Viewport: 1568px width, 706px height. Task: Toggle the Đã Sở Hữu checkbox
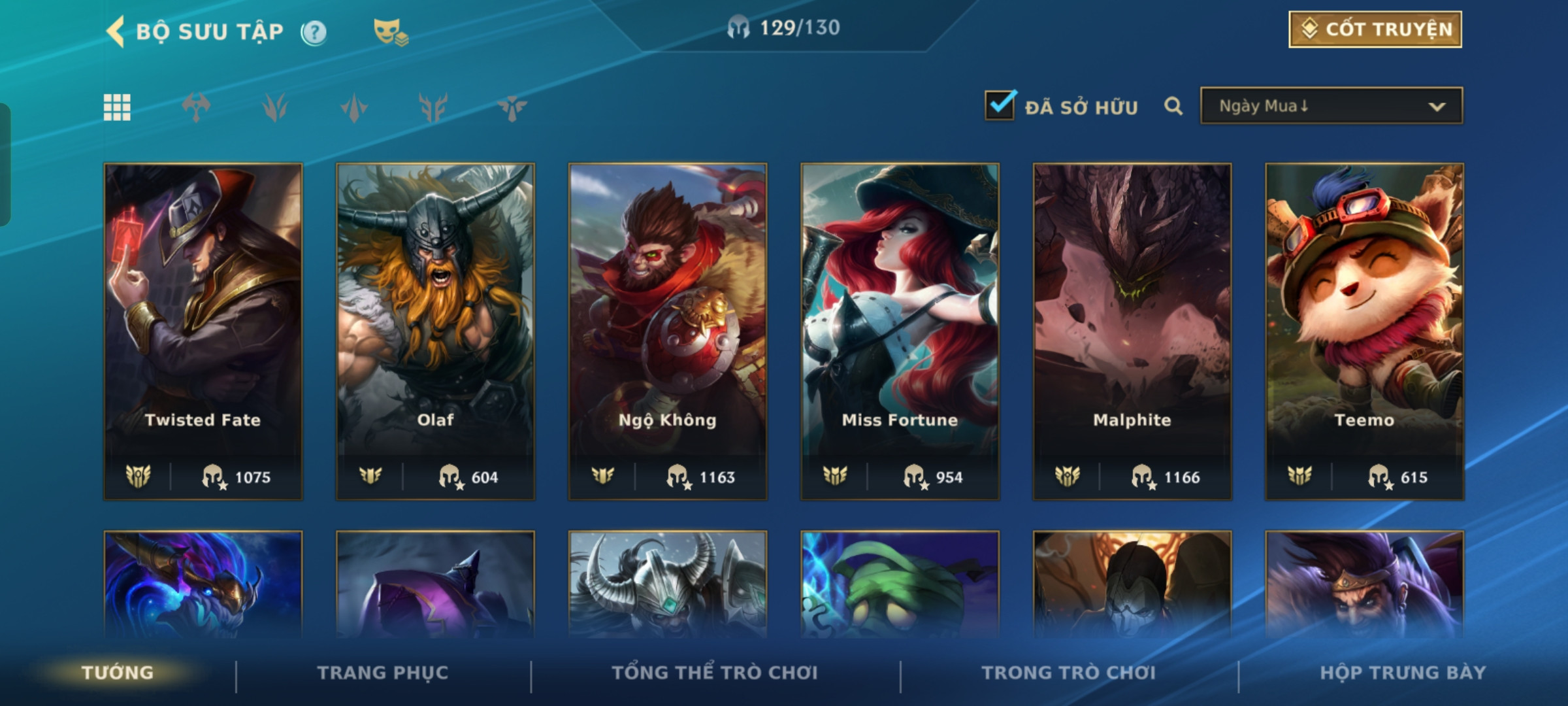[x=1000, y=105]
